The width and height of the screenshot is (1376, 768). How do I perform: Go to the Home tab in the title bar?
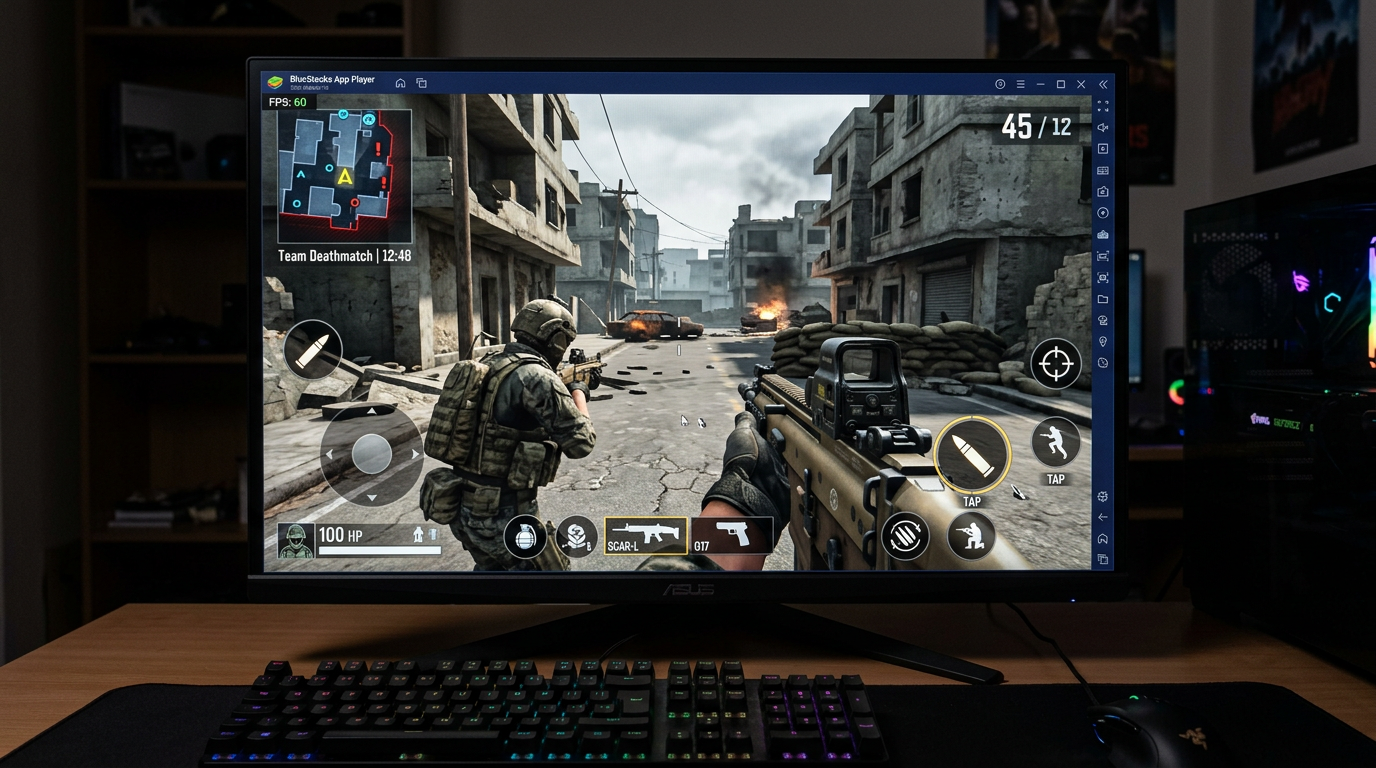coord(400,84)
